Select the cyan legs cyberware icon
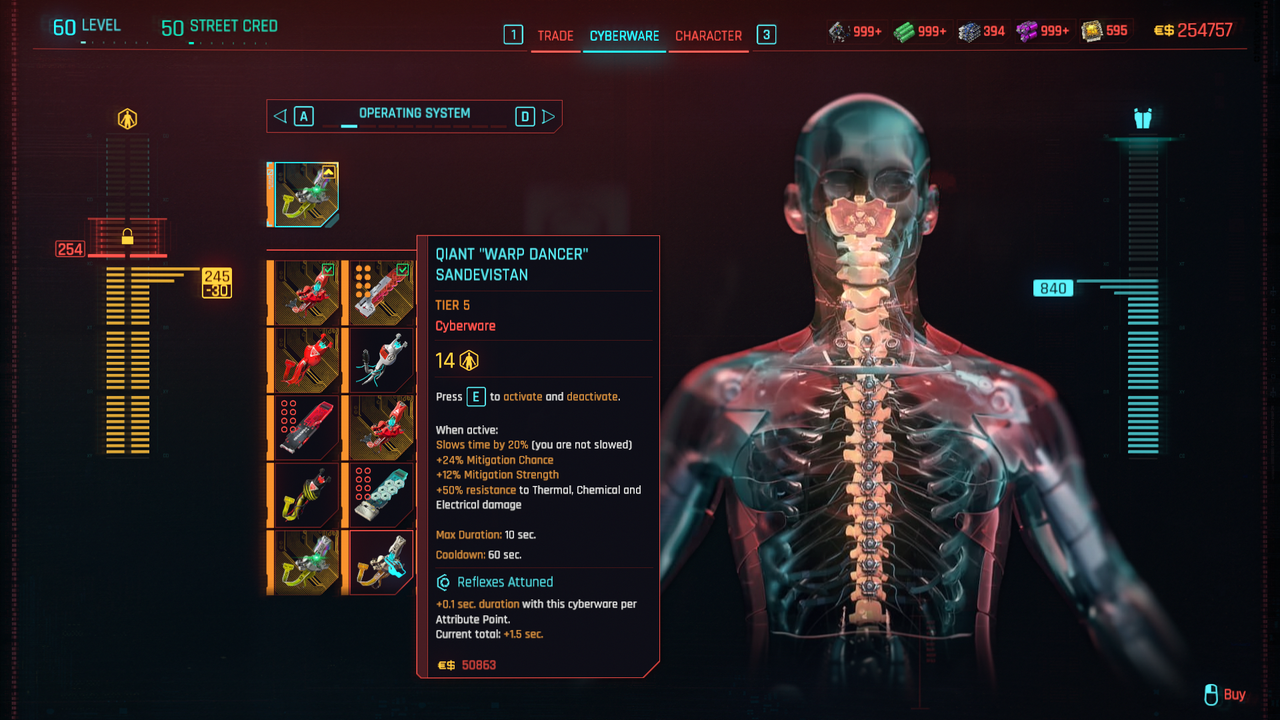The height and width of the screenshot is (720, 1280). point(1144,118)
